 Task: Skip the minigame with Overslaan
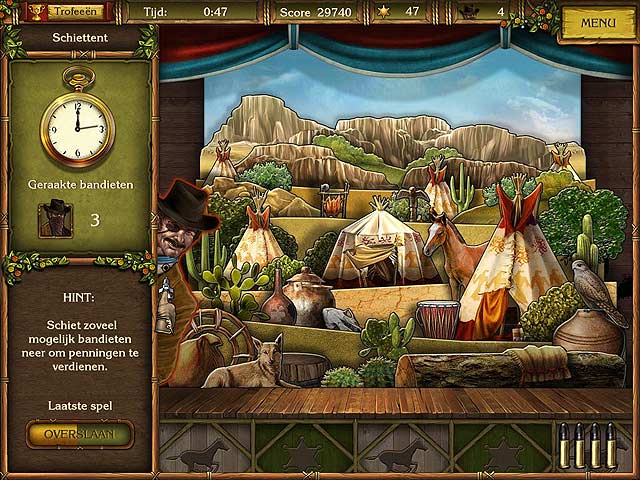80,435
